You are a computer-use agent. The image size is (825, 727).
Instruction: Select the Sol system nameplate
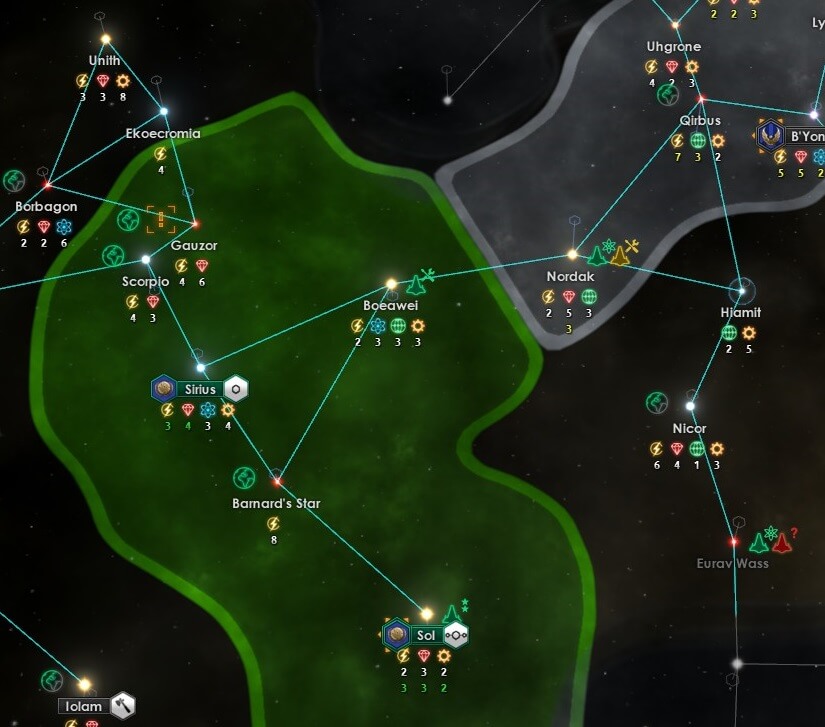(x=427, y=635)
